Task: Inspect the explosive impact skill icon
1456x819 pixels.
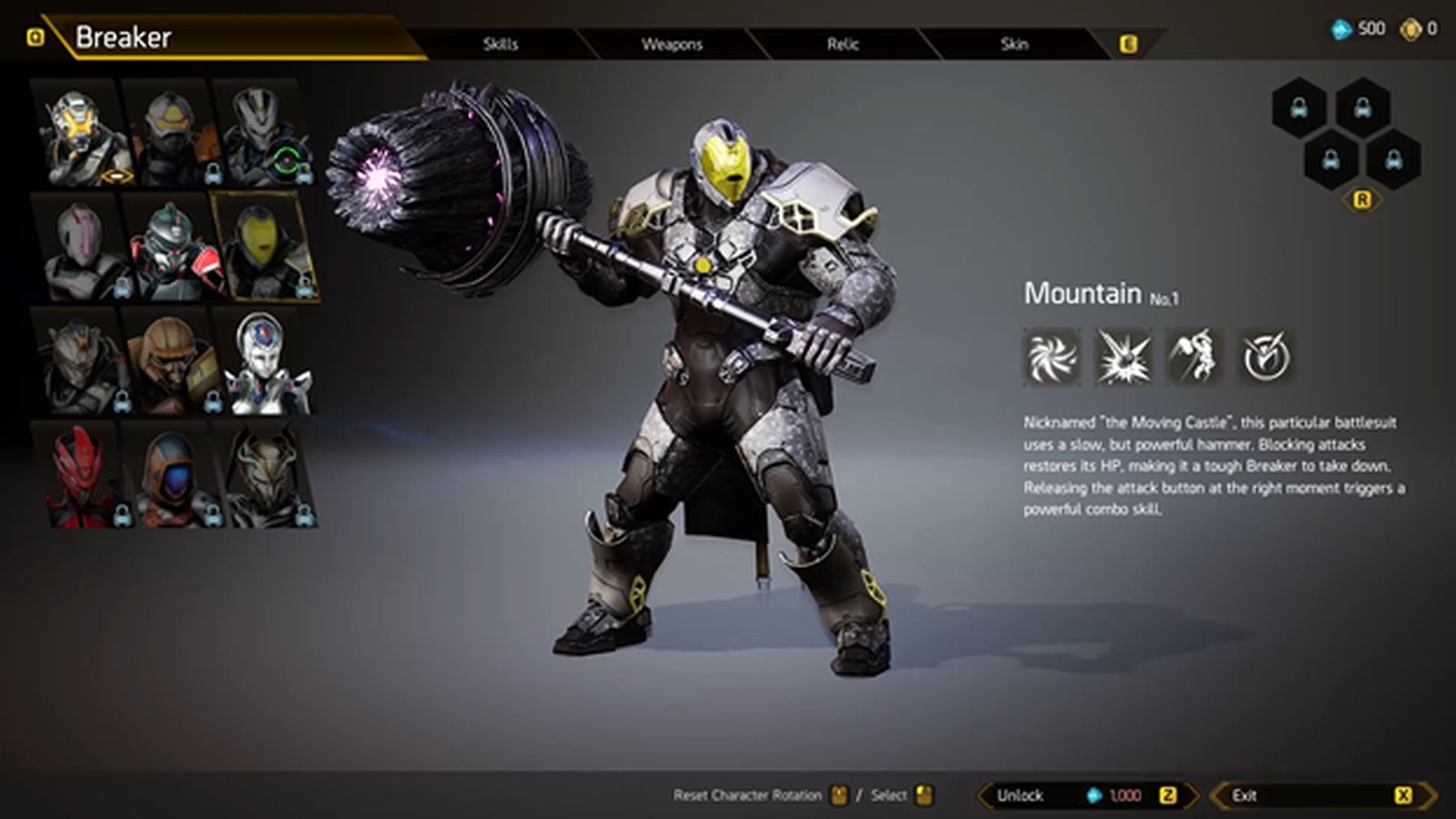Action: (1123, 357)
